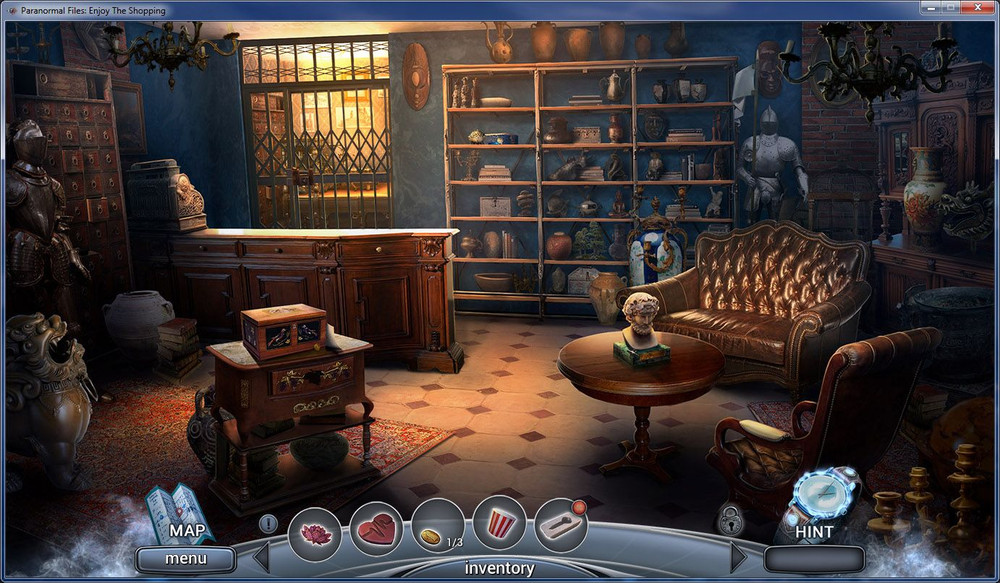
Task: Show previous inventory items with left arrow
Action: 261,556
